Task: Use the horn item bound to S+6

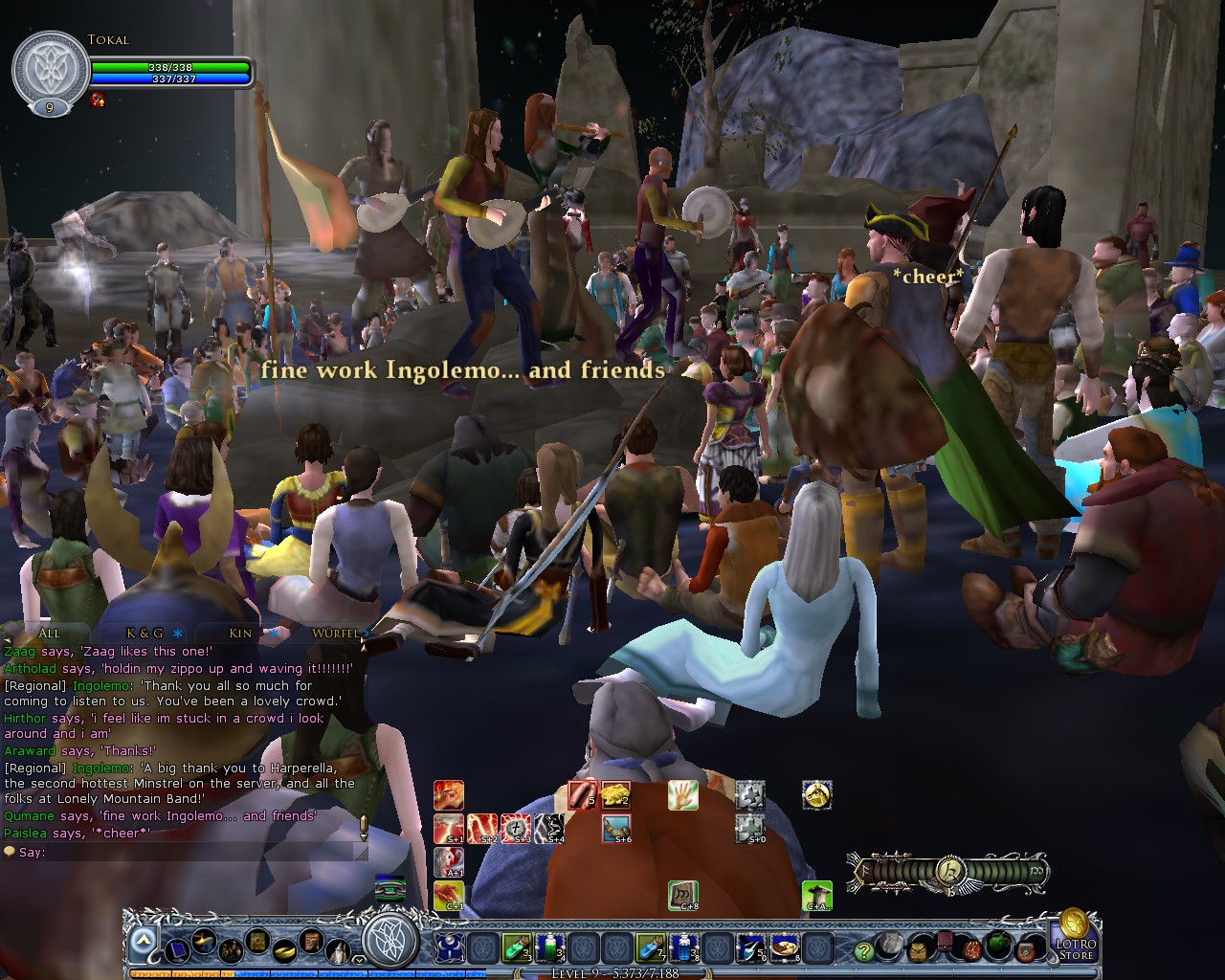Action: tap(615, 828)
